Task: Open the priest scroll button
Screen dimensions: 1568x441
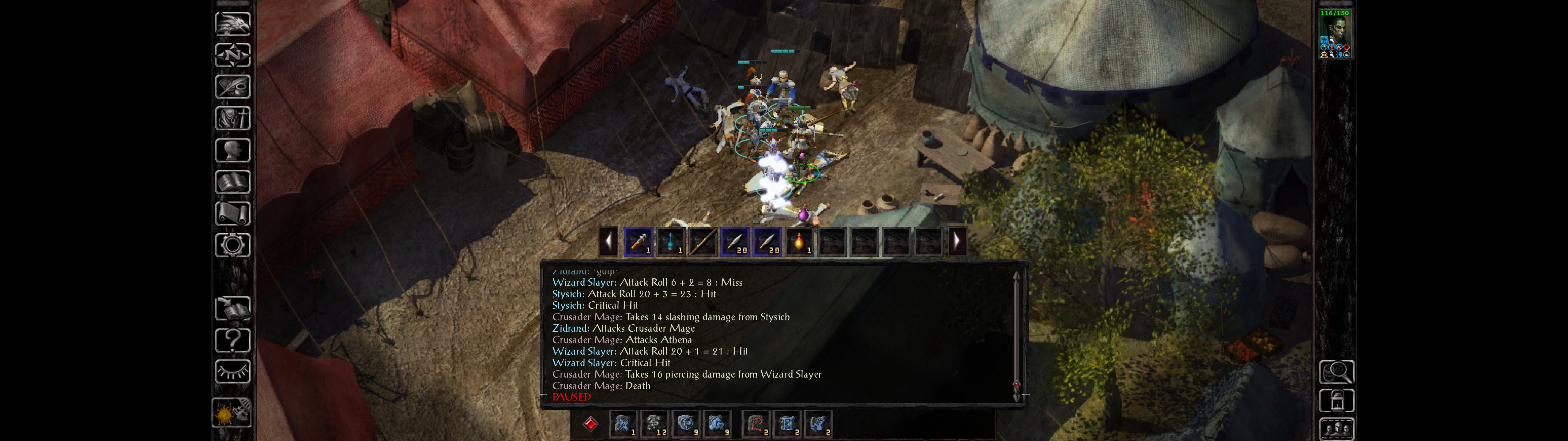Action: click(x=232, y=214)
